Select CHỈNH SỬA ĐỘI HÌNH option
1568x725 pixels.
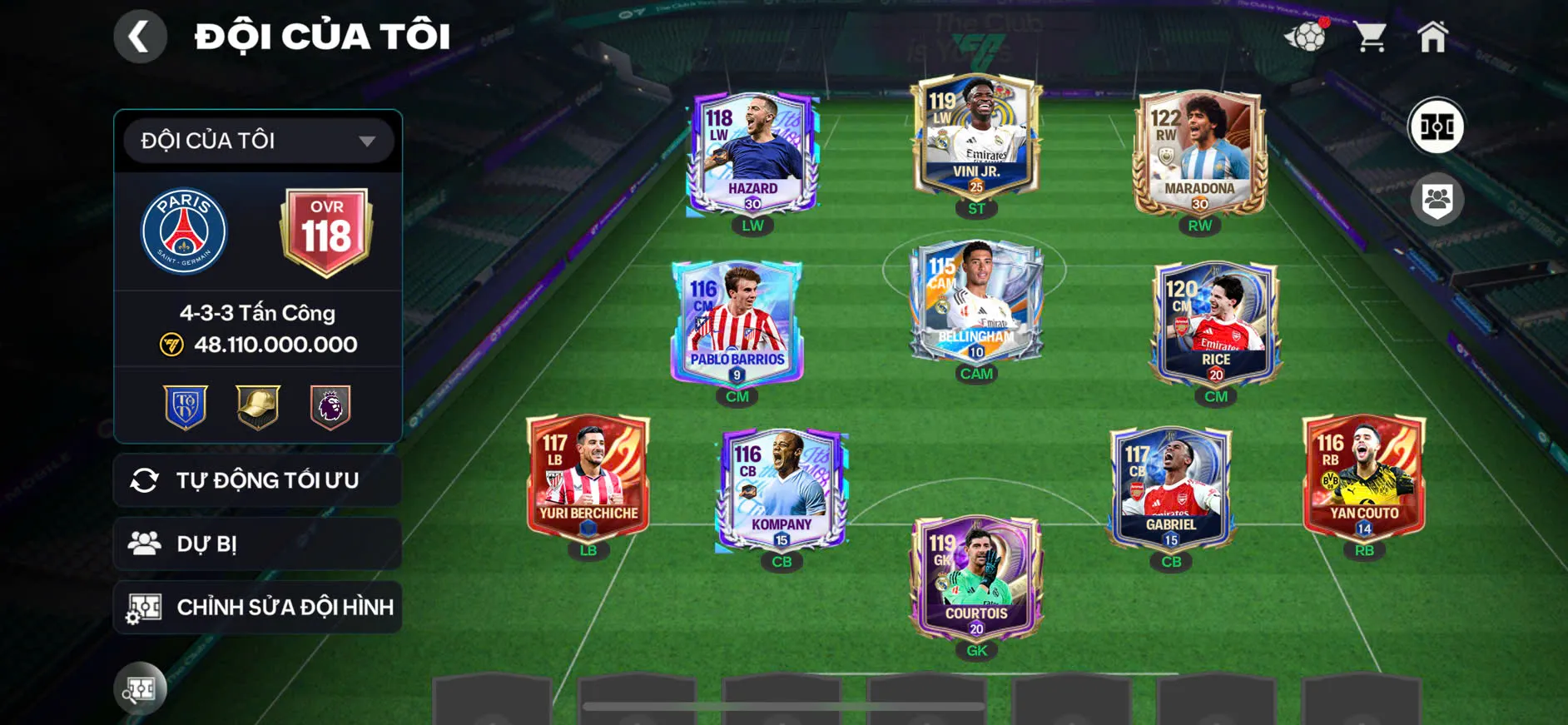point(258,608)
